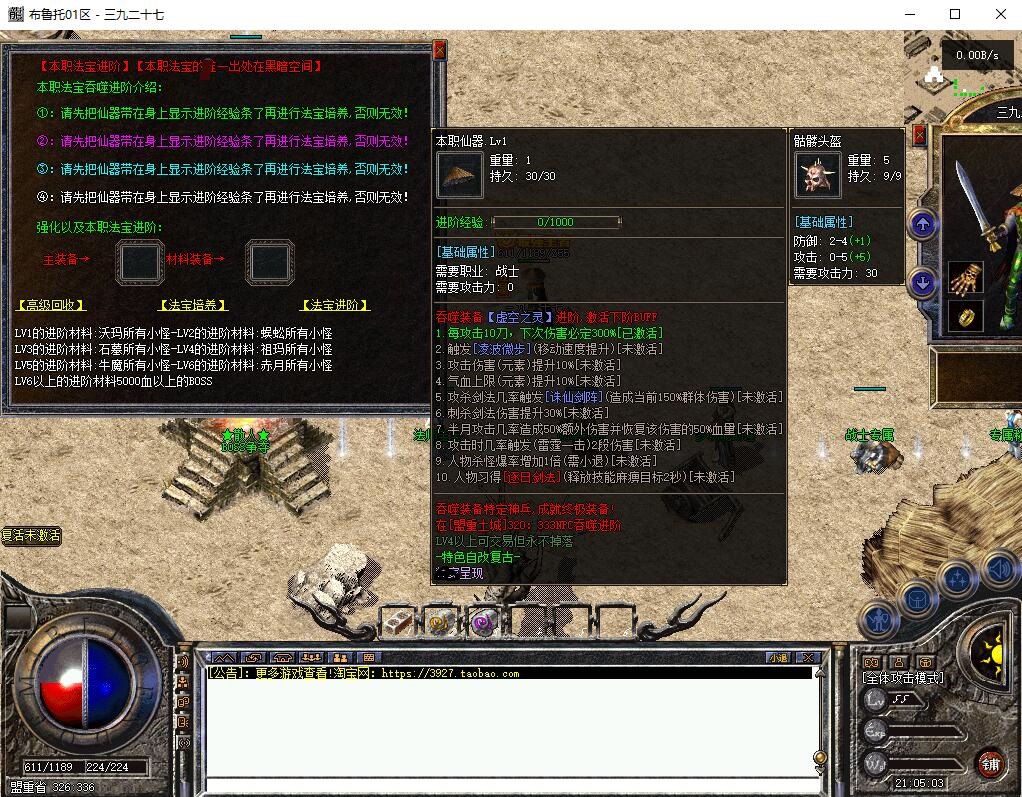Viewport: 1022px width, 797px height.
Task: Select the 法宝进阶 option
Action: click(x=335, y=305)
